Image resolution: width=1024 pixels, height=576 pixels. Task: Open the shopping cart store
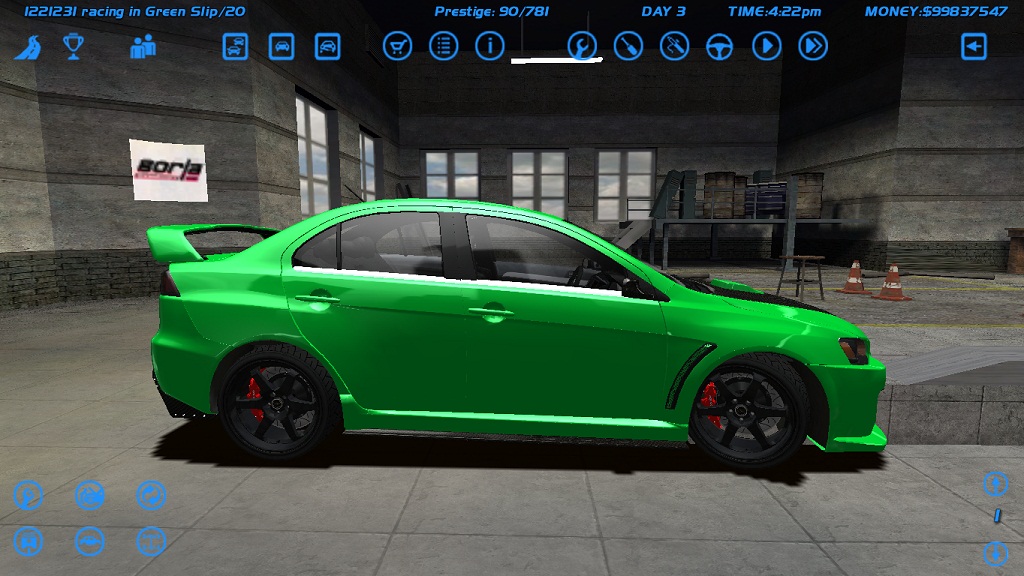[397, 46]
